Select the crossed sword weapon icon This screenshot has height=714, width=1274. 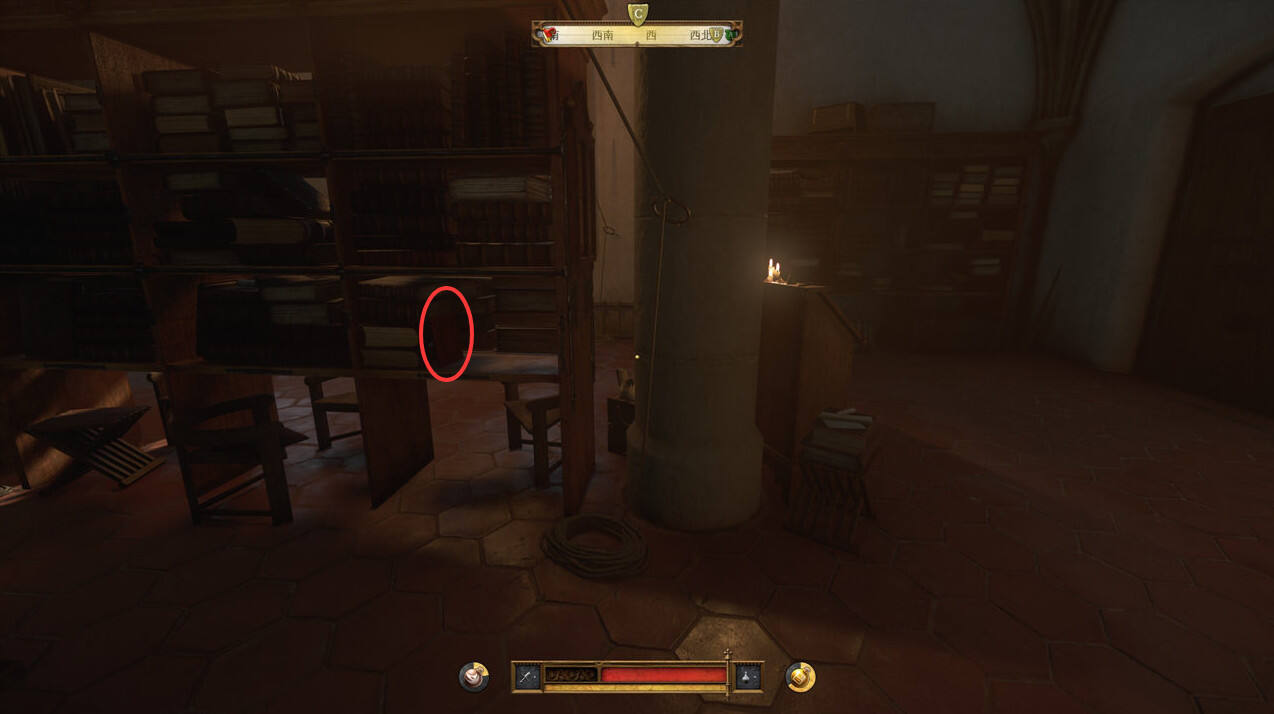[x=527, y=677]
